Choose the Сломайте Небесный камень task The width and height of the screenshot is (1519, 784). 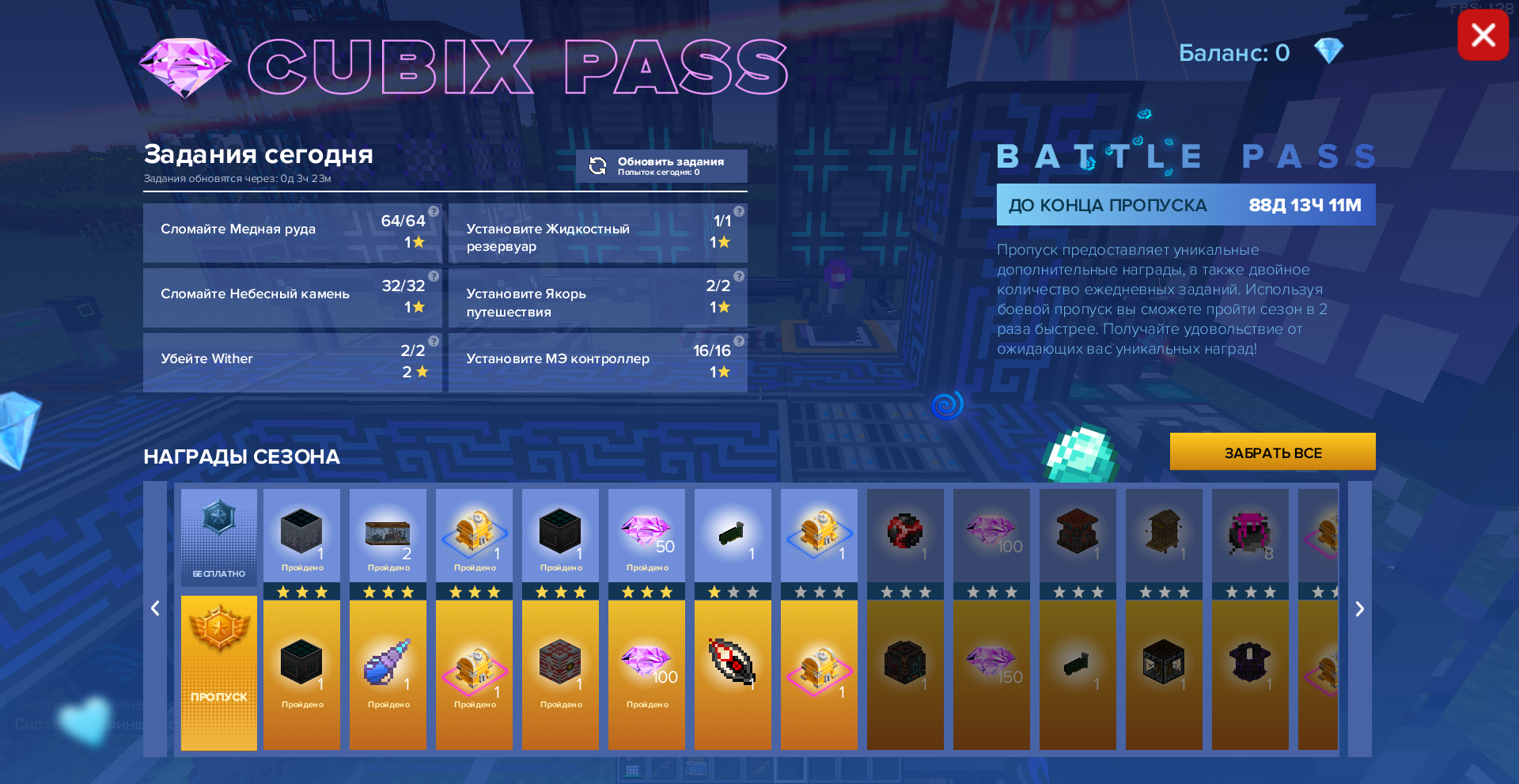click(292, 297)
